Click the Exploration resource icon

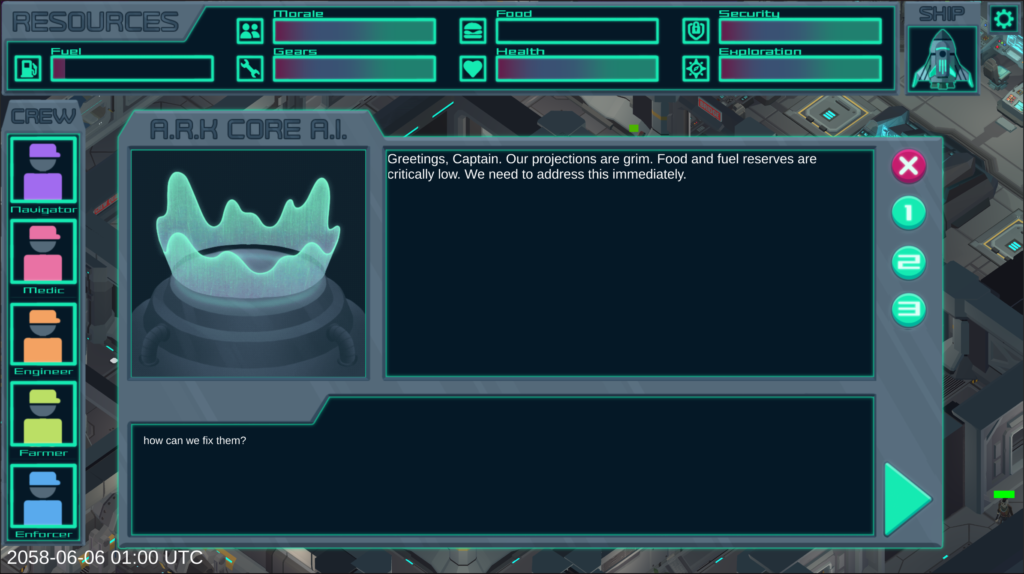coord(696,68)
